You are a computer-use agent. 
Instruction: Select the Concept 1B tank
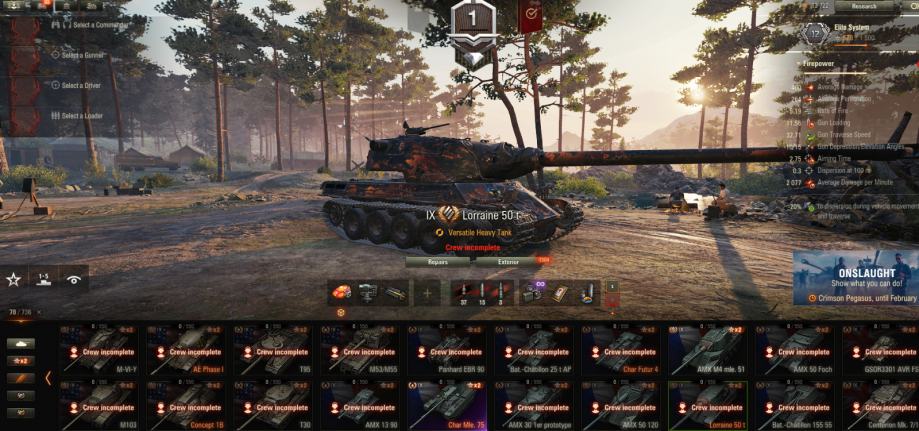pos(188,404)
